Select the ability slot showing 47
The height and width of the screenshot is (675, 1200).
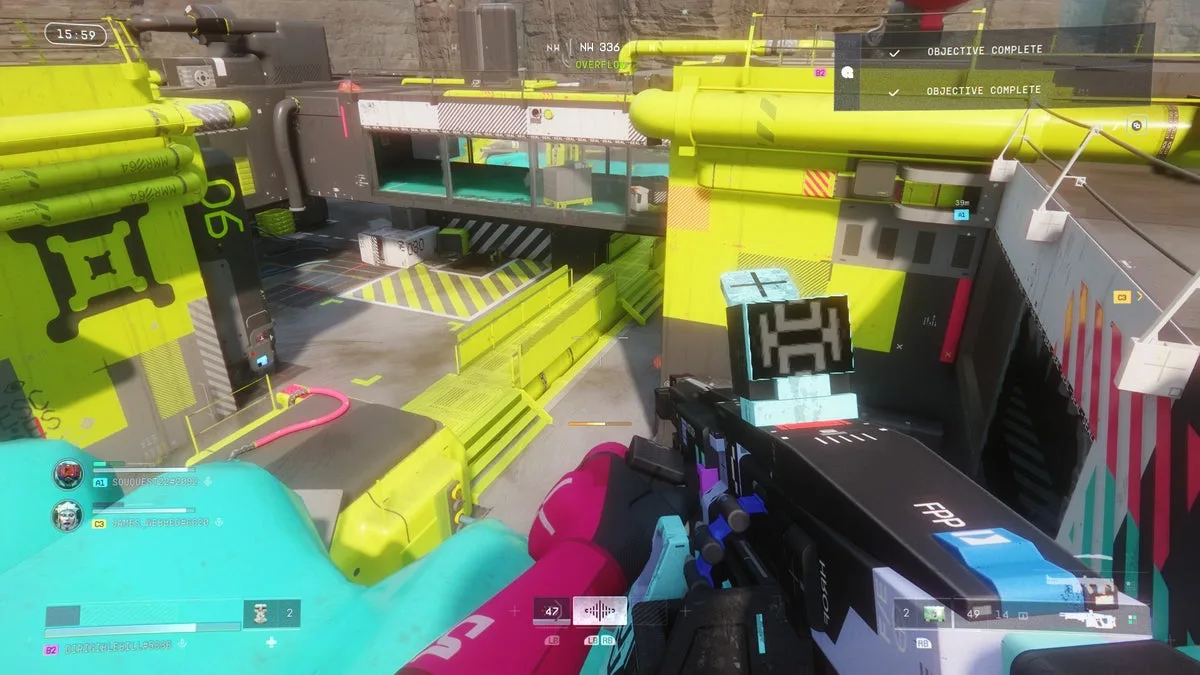pos(552,611)
